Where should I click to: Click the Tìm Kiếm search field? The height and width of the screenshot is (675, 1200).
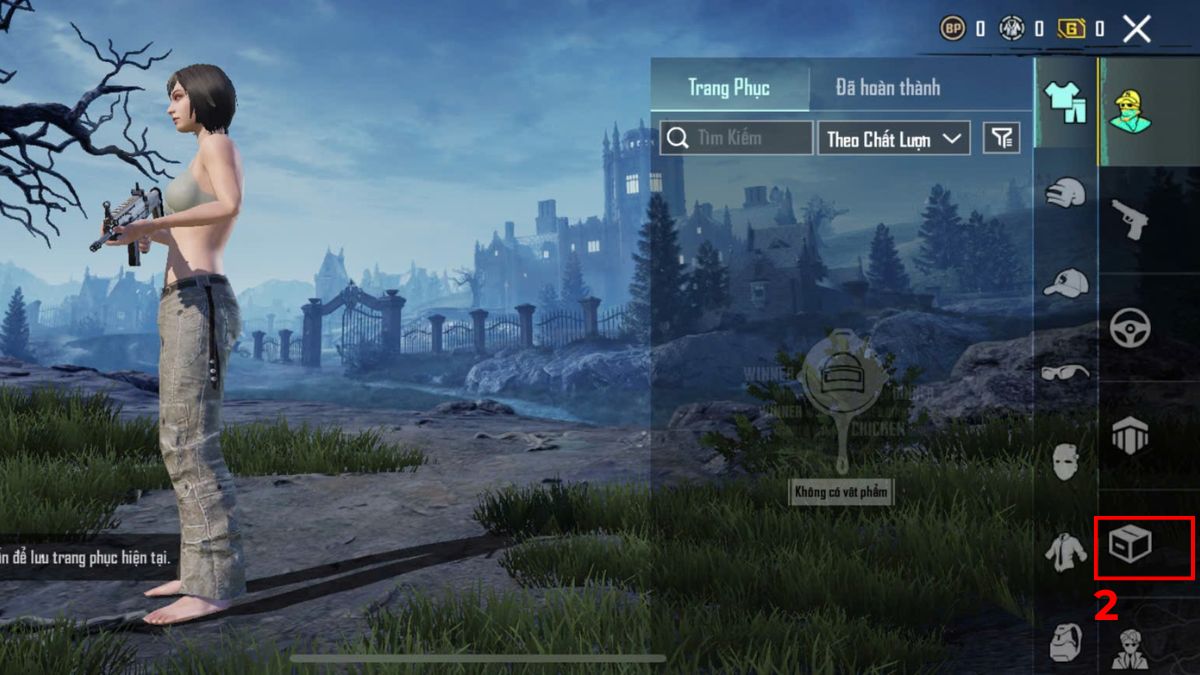coord(736,138)
